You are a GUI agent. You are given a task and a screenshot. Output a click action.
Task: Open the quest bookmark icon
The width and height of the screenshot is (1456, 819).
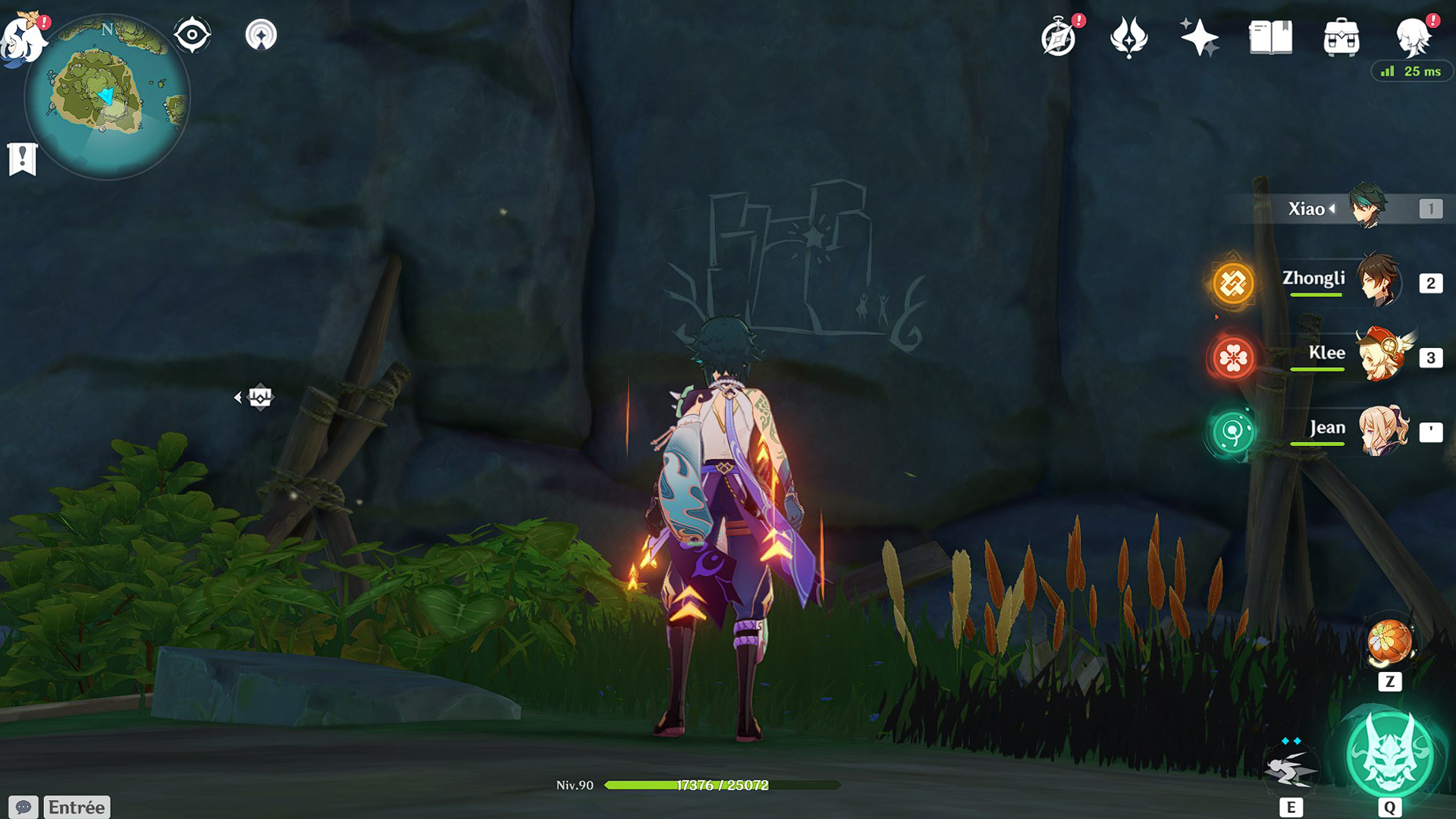[22, 158]
